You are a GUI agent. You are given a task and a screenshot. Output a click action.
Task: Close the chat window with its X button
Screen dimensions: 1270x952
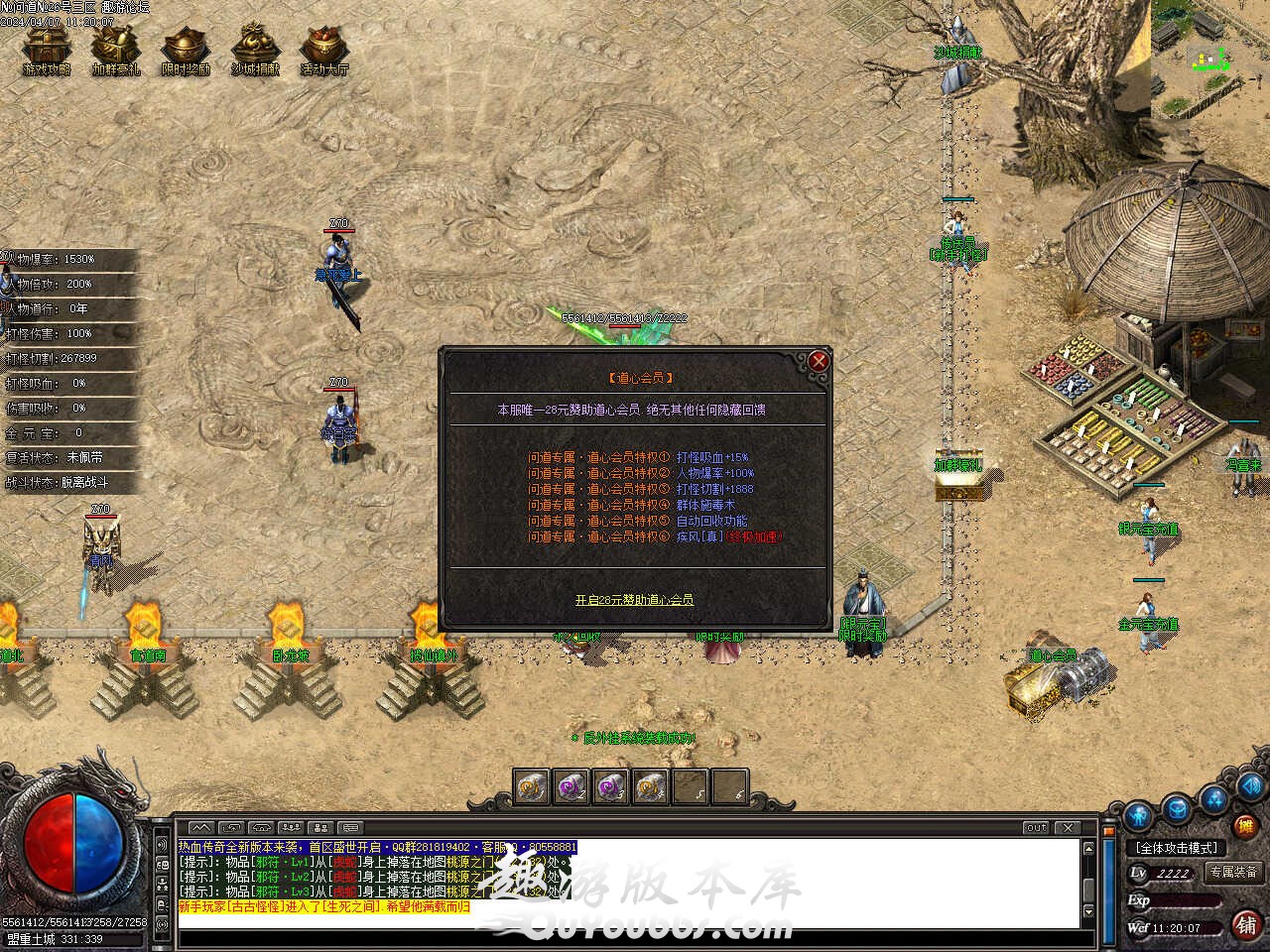click(x=1068, y=827)
